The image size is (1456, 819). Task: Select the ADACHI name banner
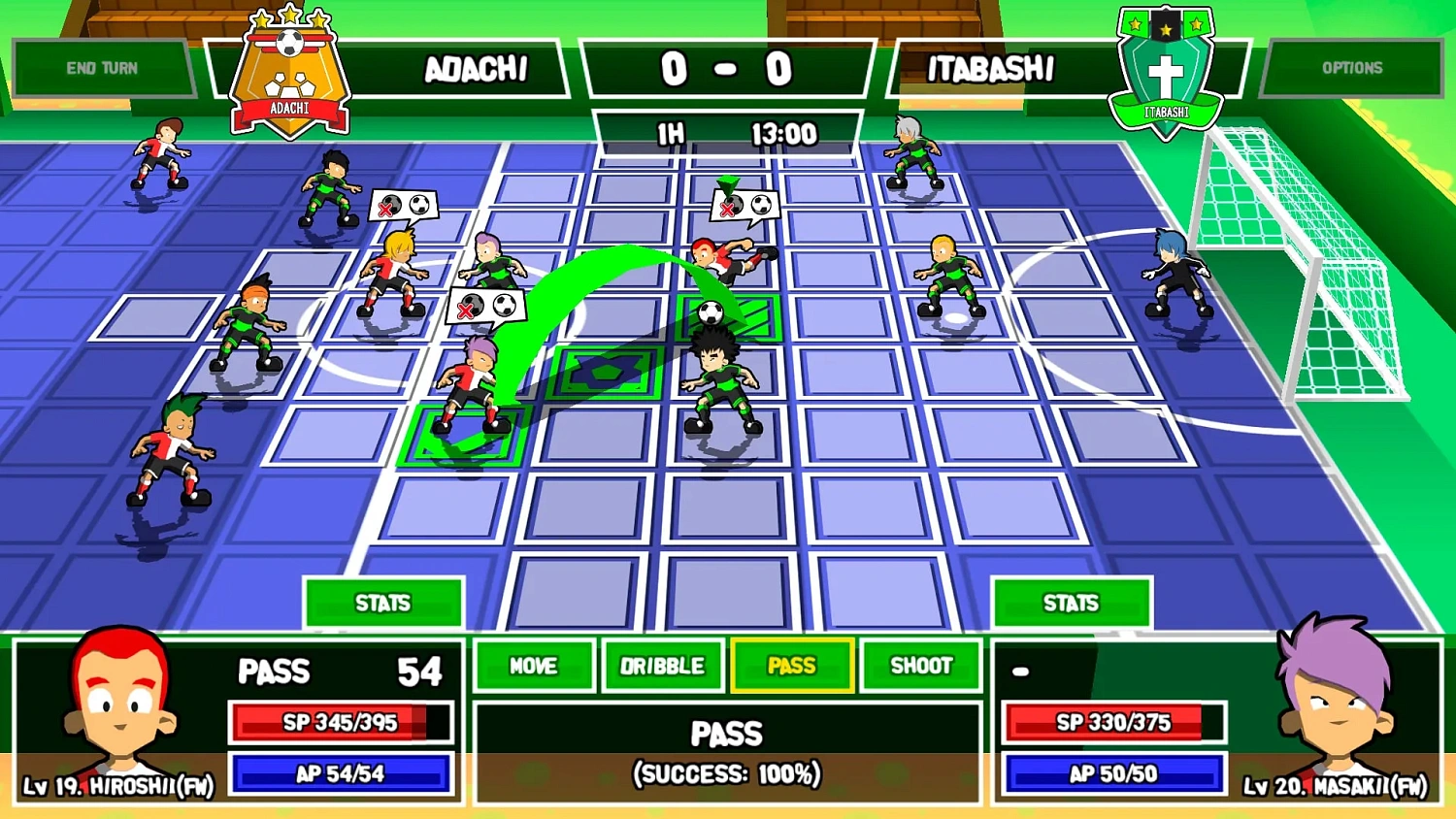tap(476, 69)
